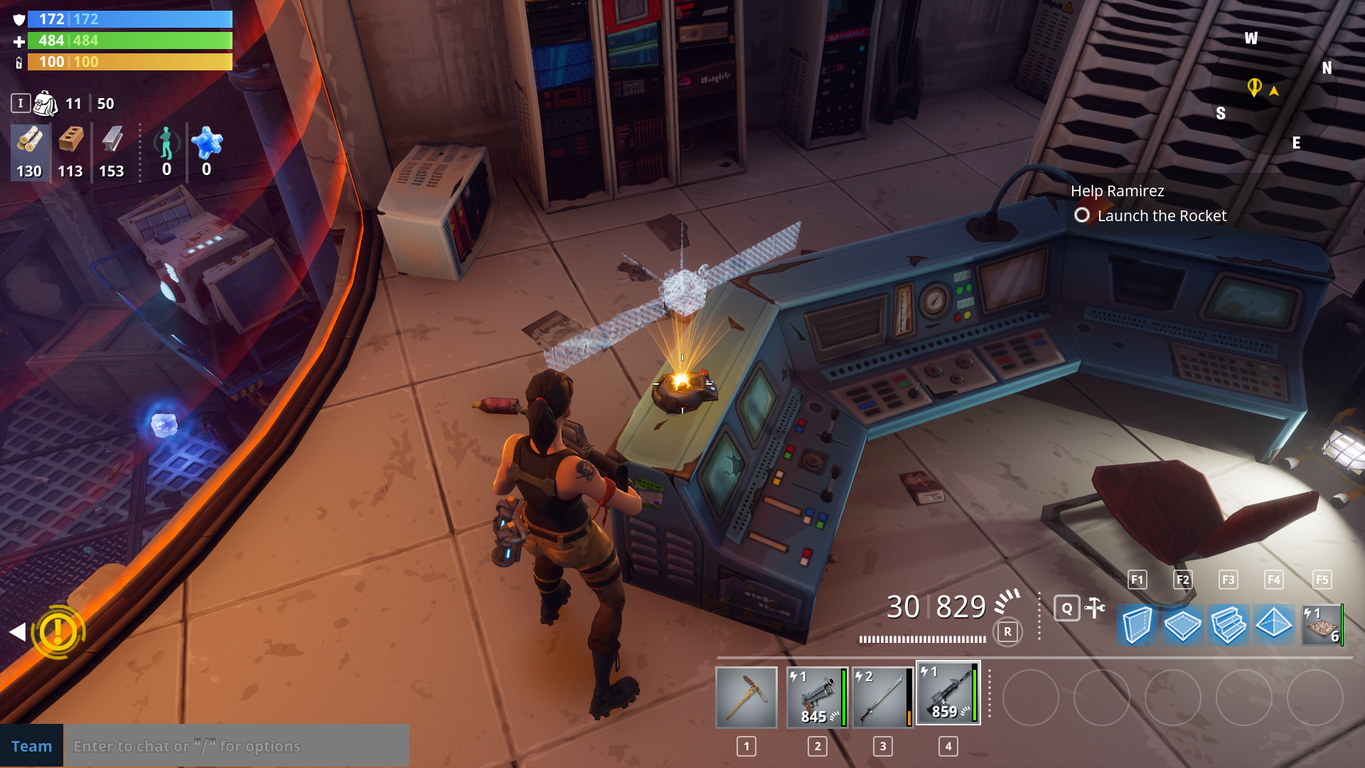This screenshot has height=768, width=1365.
Task: Choose the wall building piece
Action: pos(1136,624)
